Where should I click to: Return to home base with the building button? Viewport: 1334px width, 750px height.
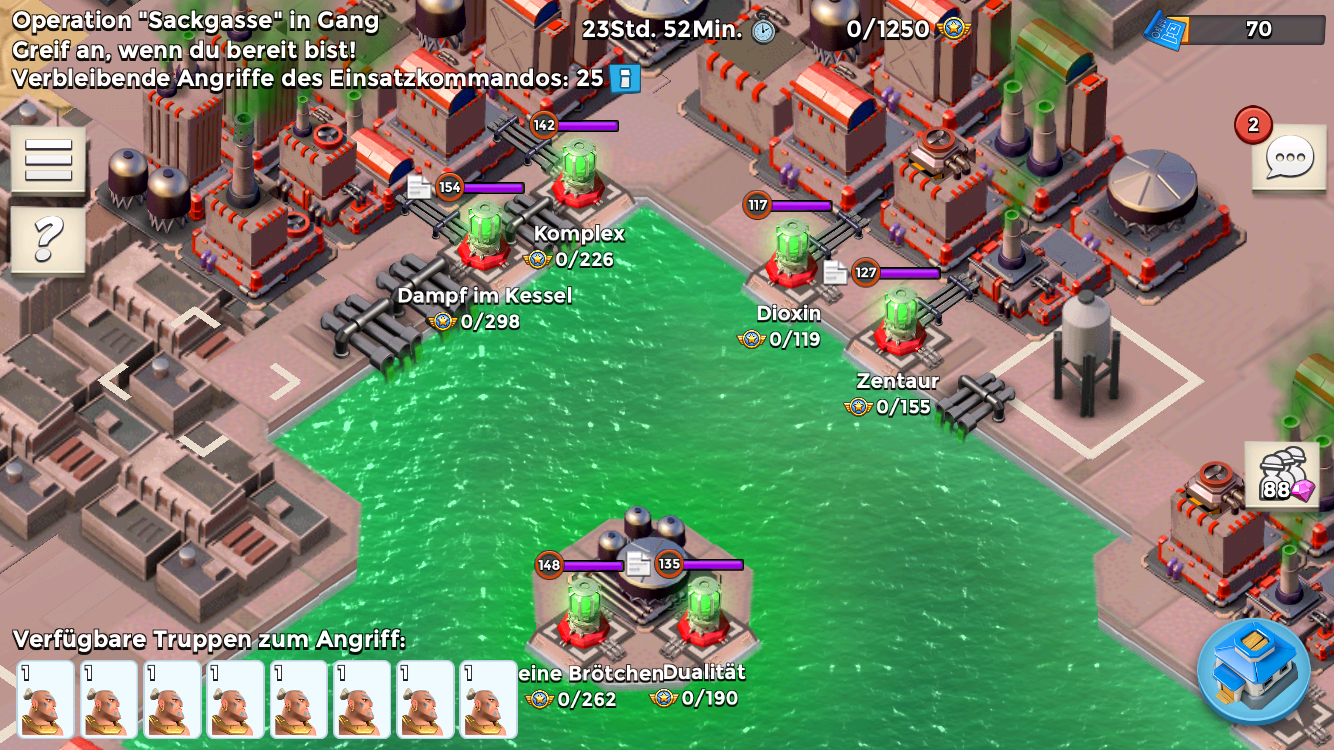tap(1254, 671)
